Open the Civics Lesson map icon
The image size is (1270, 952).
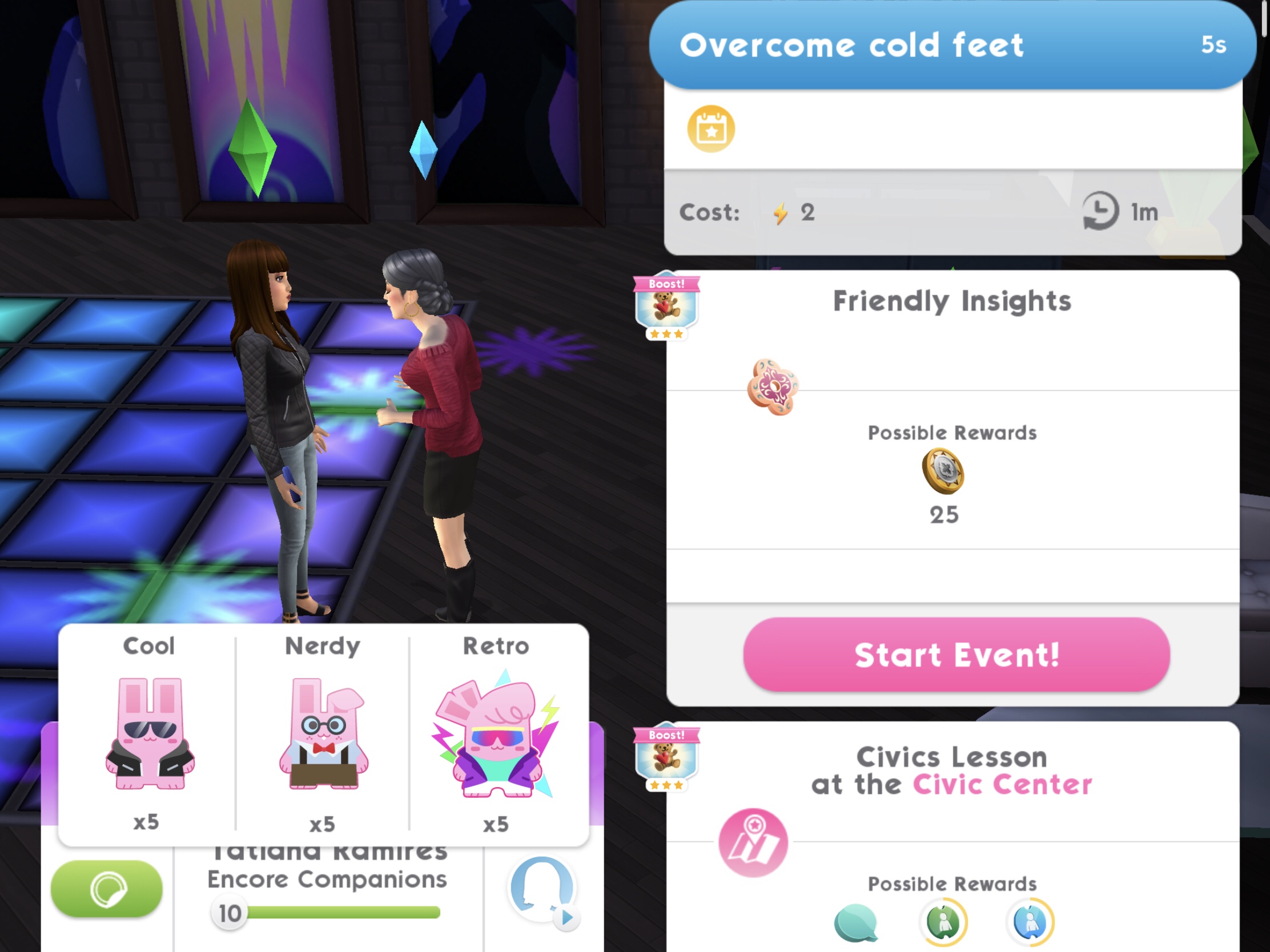pos(753,842)
